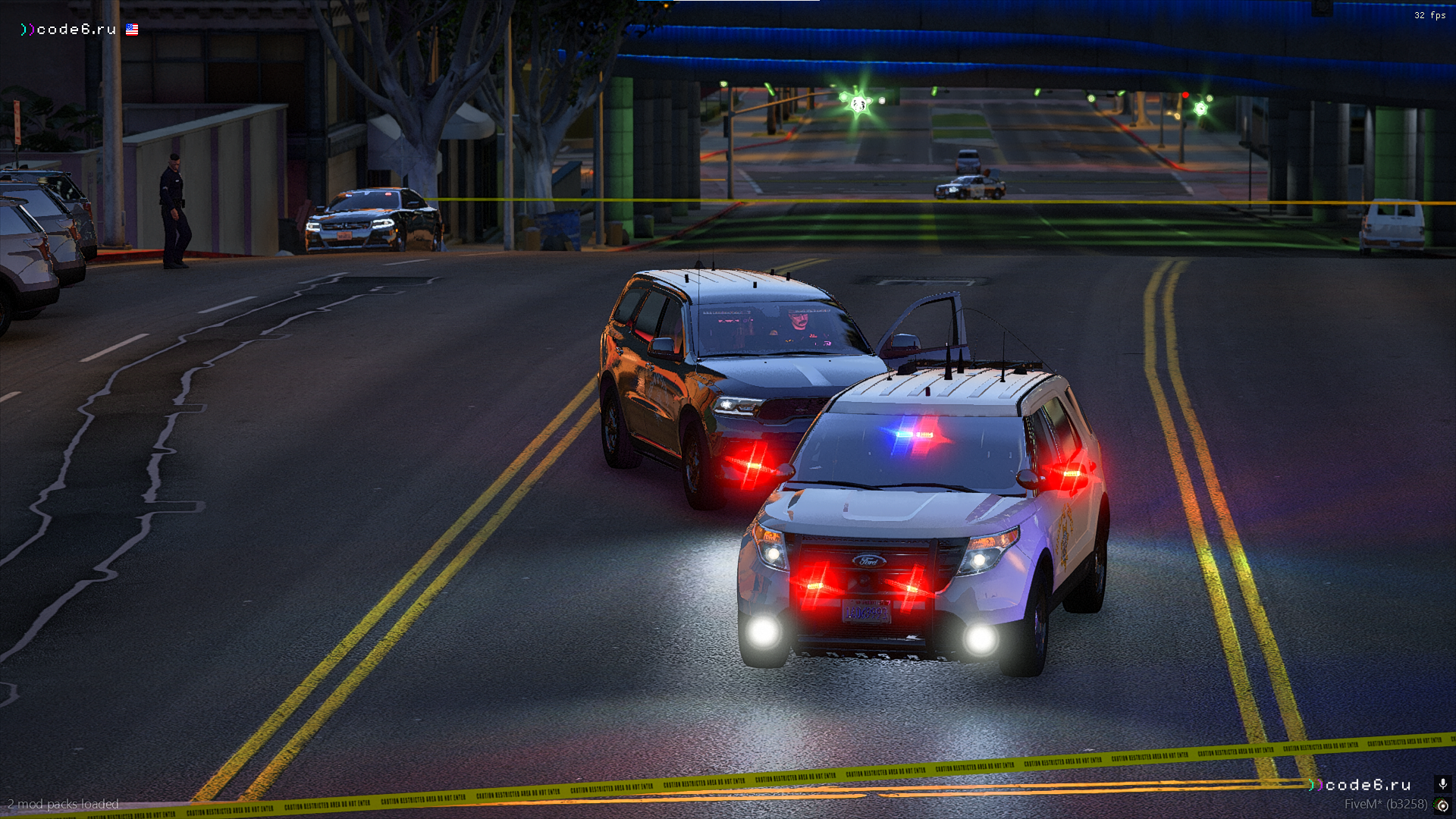Click the US flag icon beside code6.ru
This screenshot has width=1456, height=819.
point(132,30)
